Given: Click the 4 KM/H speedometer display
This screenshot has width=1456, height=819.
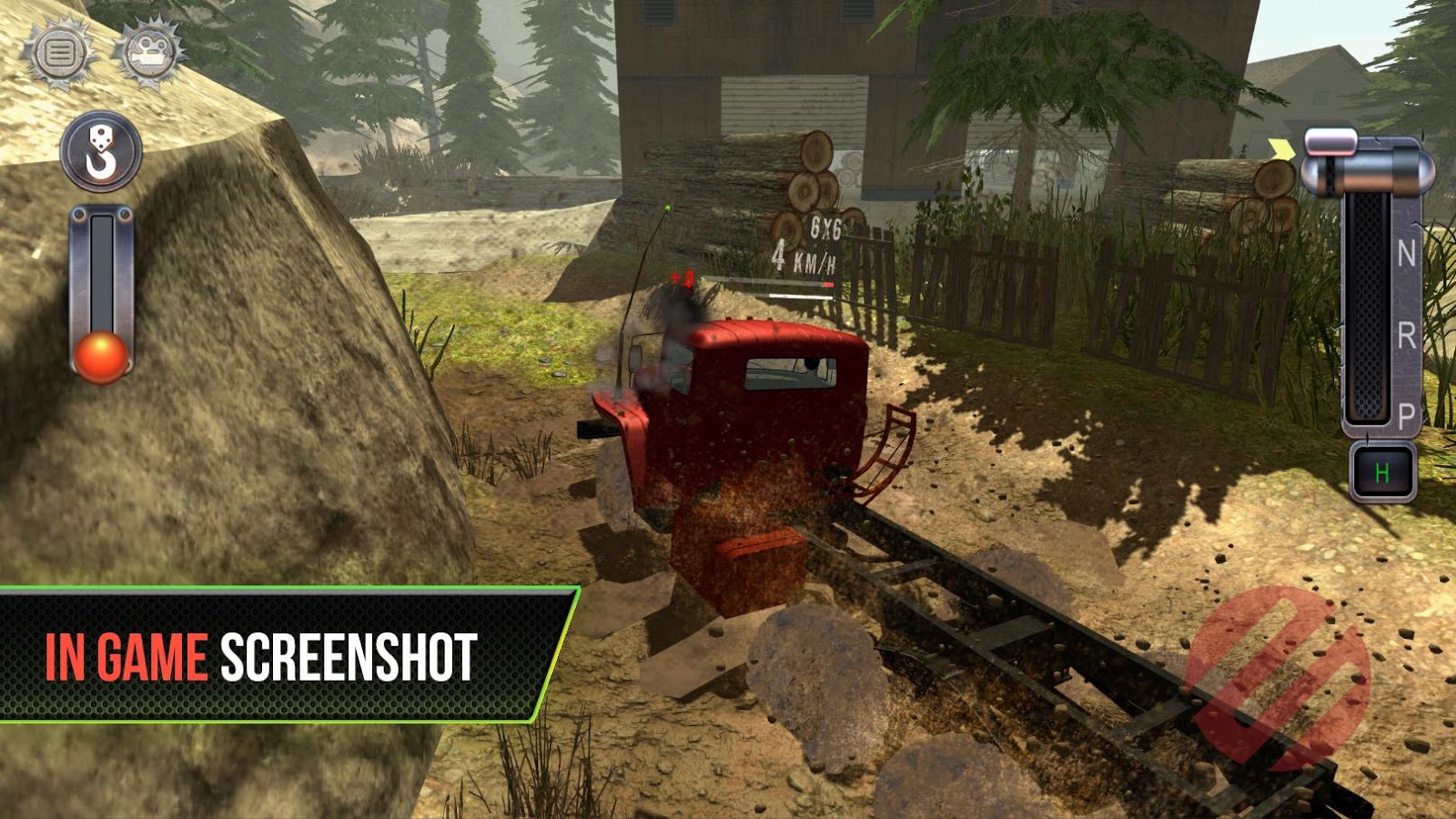Looking at the screenshot, I should pyautogui.click(x=804, y=256).
